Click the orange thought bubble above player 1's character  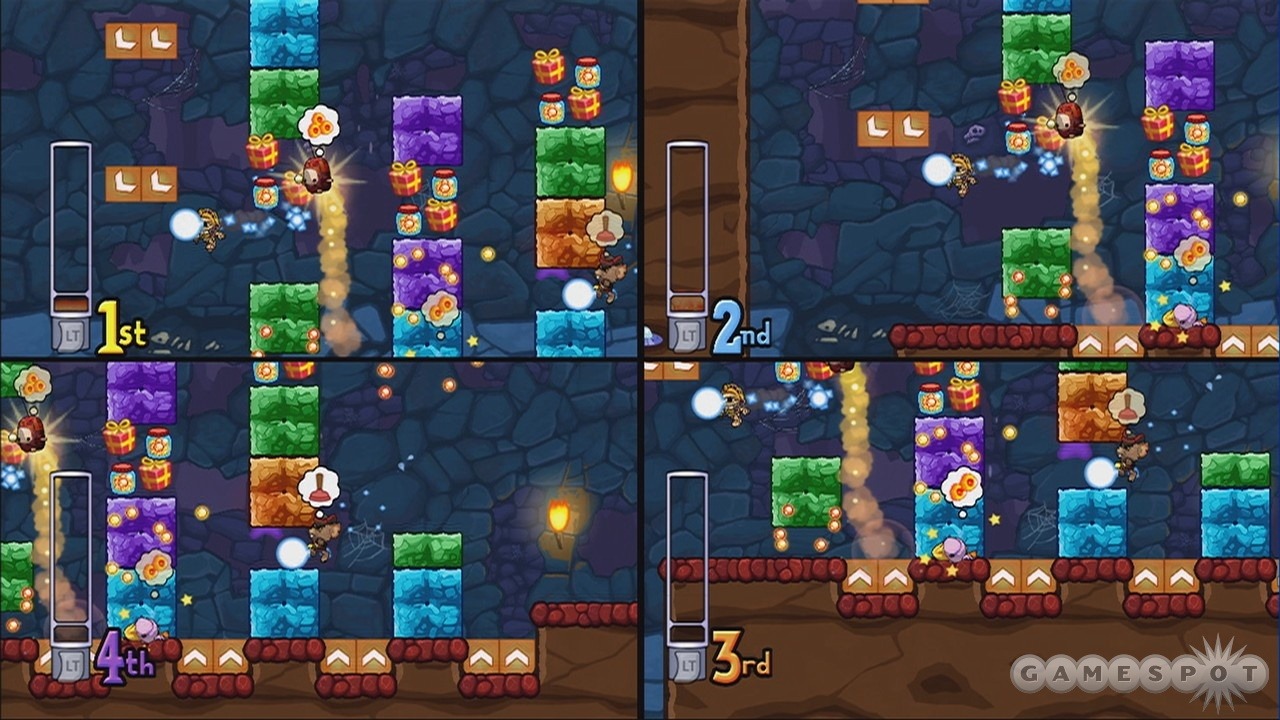coord(320,124)
